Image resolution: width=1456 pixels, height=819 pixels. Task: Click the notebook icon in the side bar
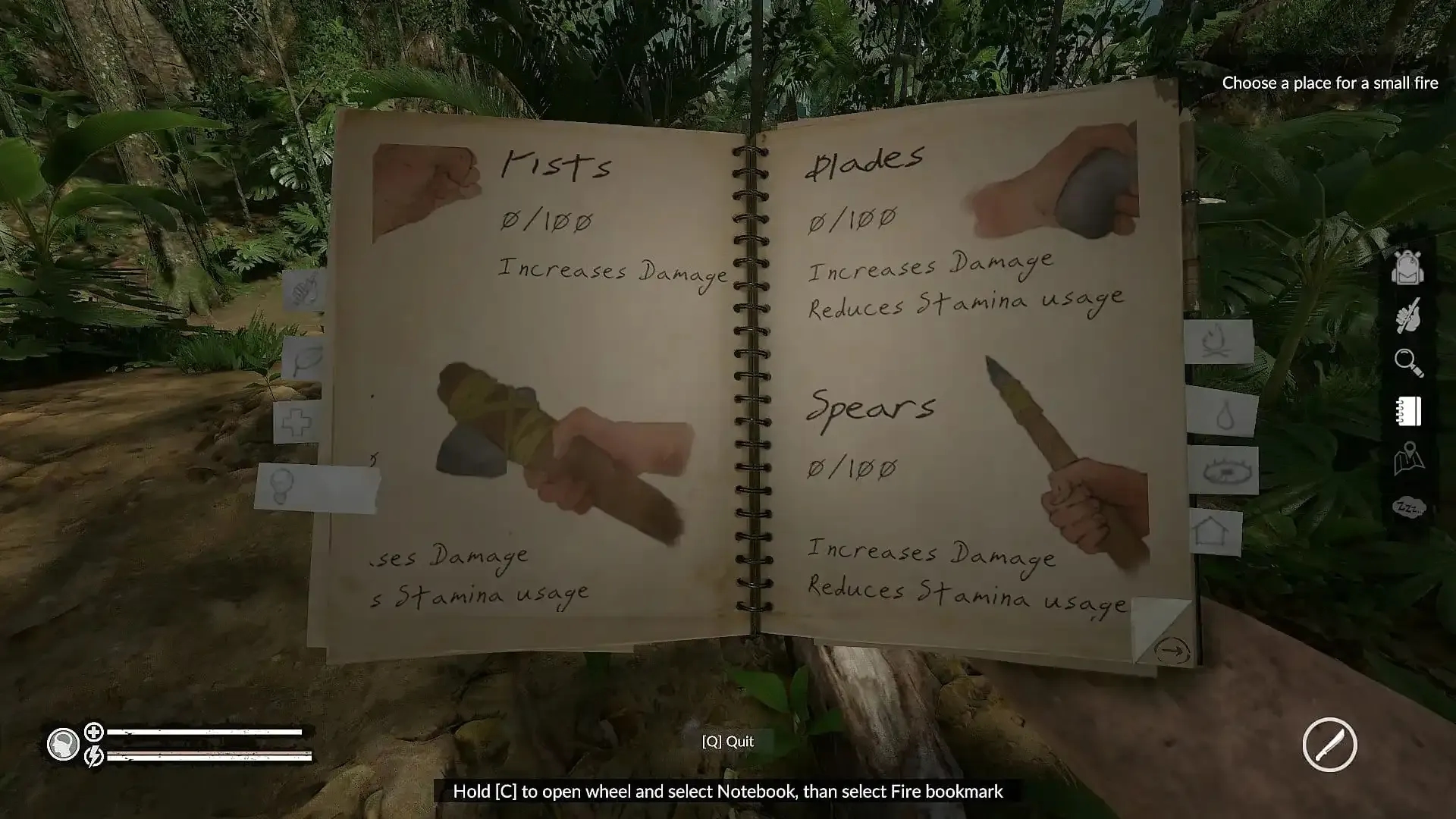point(1408,411)
